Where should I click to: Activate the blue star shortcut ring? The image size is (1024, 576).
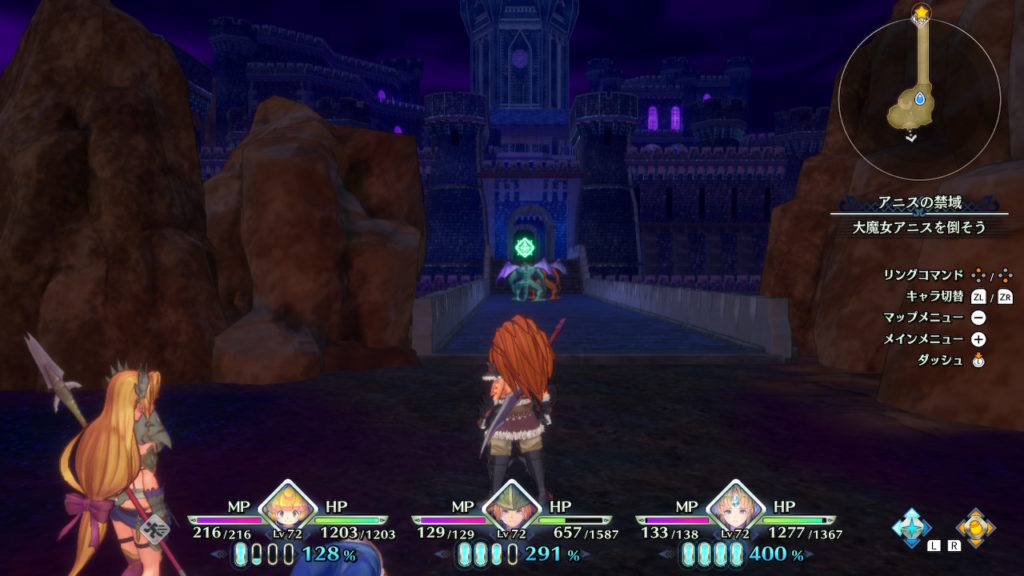(912, 527)
